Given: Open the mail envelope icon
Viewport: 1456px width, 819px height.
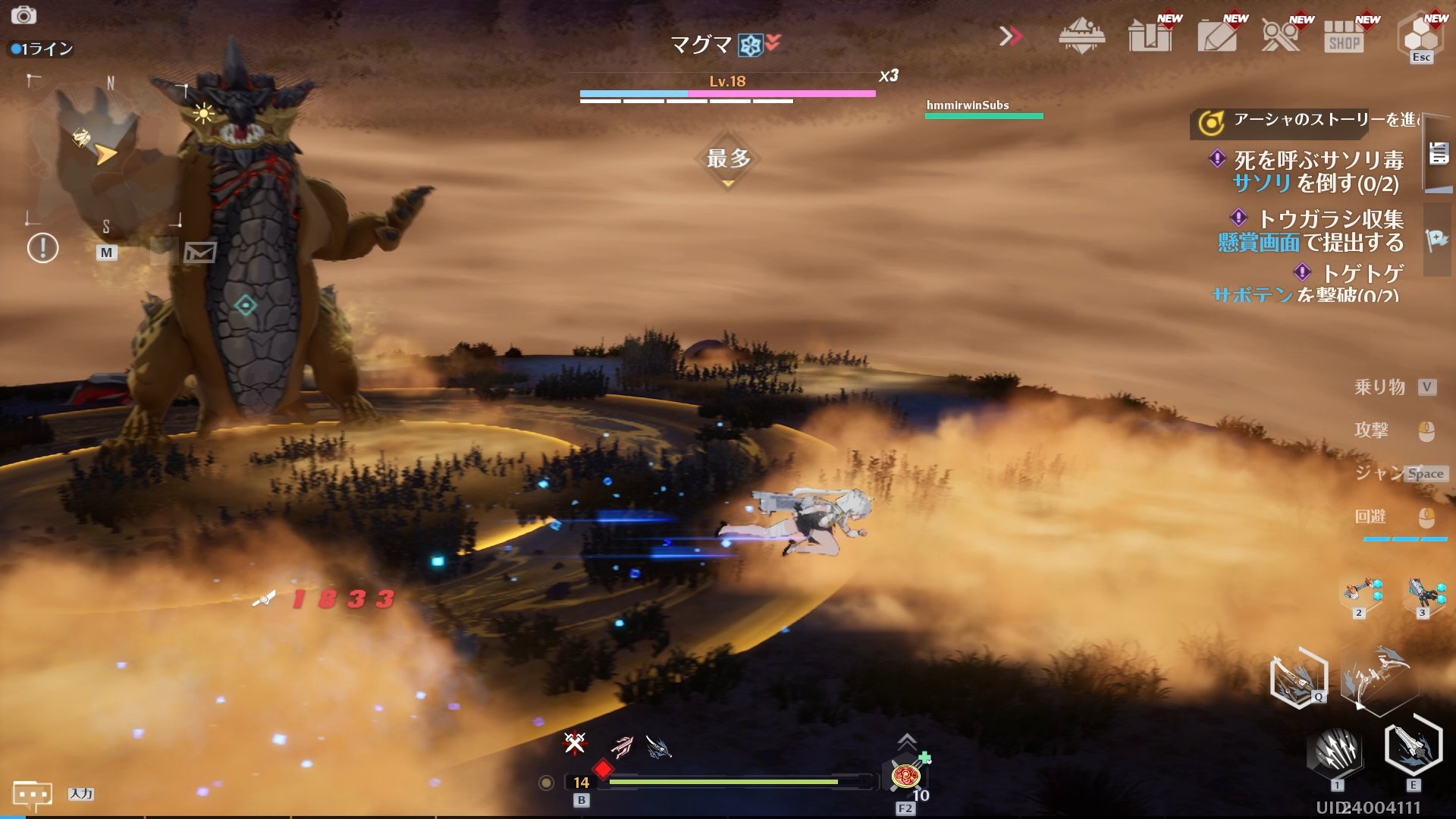Looking at the screenshot, I should click(x=199, y=252).
